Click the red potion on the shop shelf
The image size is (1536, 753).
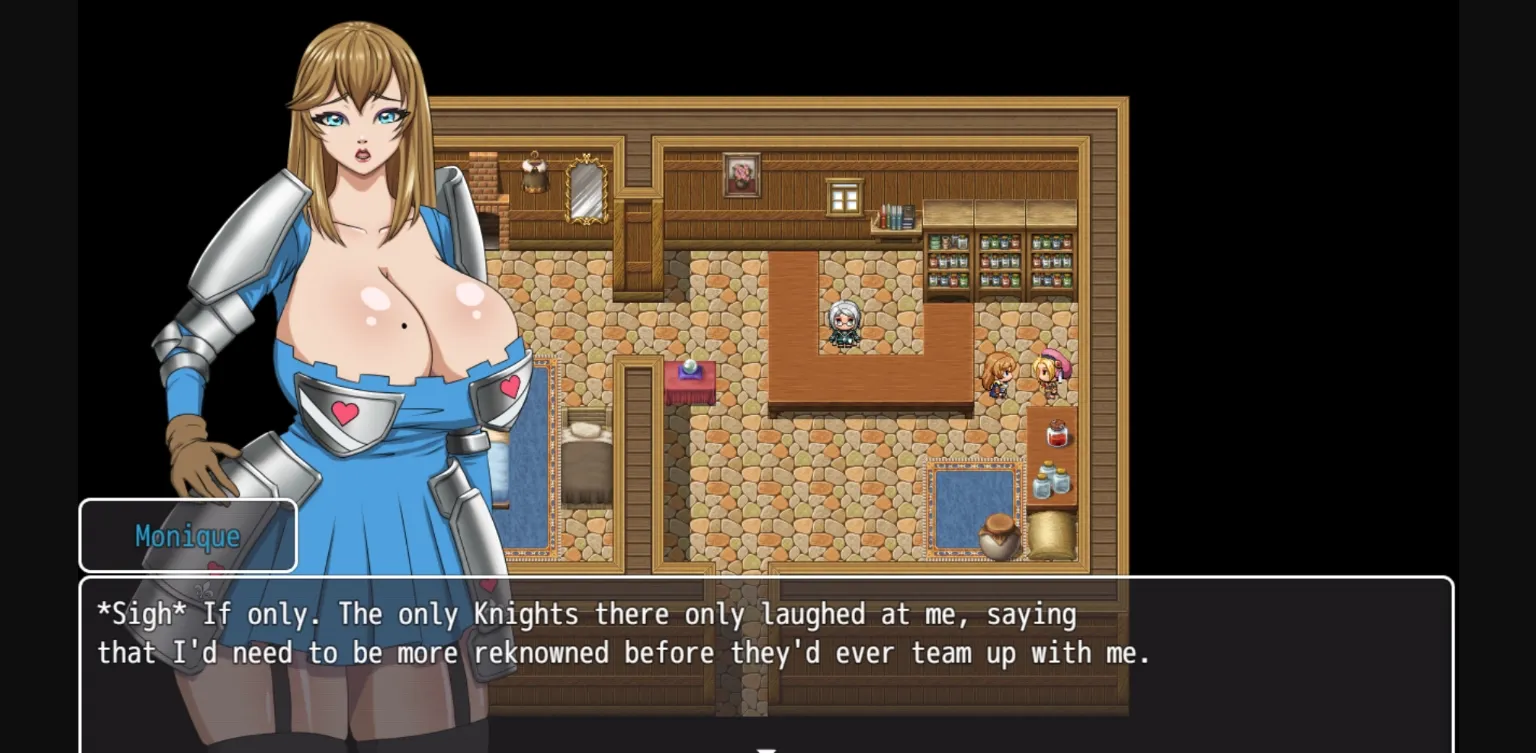coord(1056,434)
